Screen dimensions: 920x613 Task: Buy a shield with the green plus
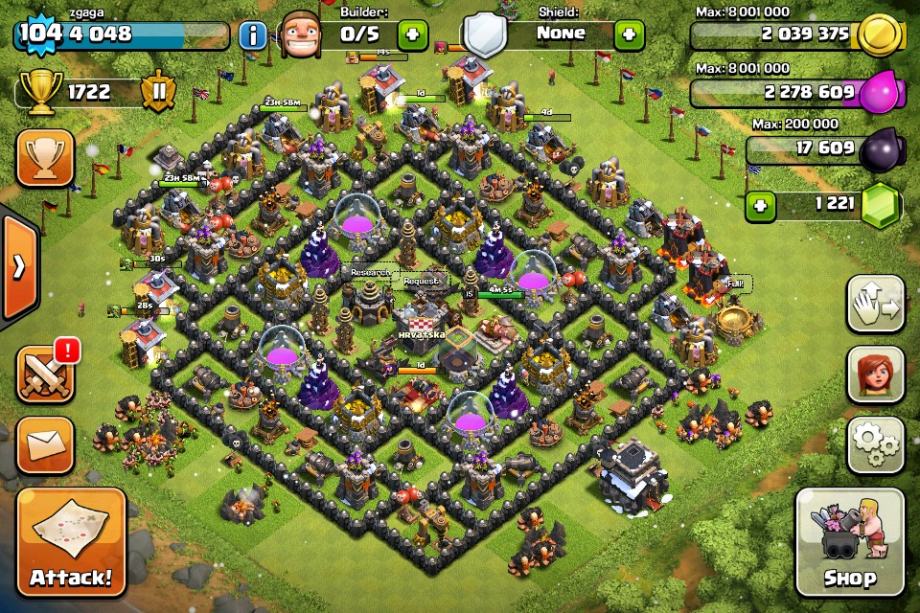click(x=629, y=36)
